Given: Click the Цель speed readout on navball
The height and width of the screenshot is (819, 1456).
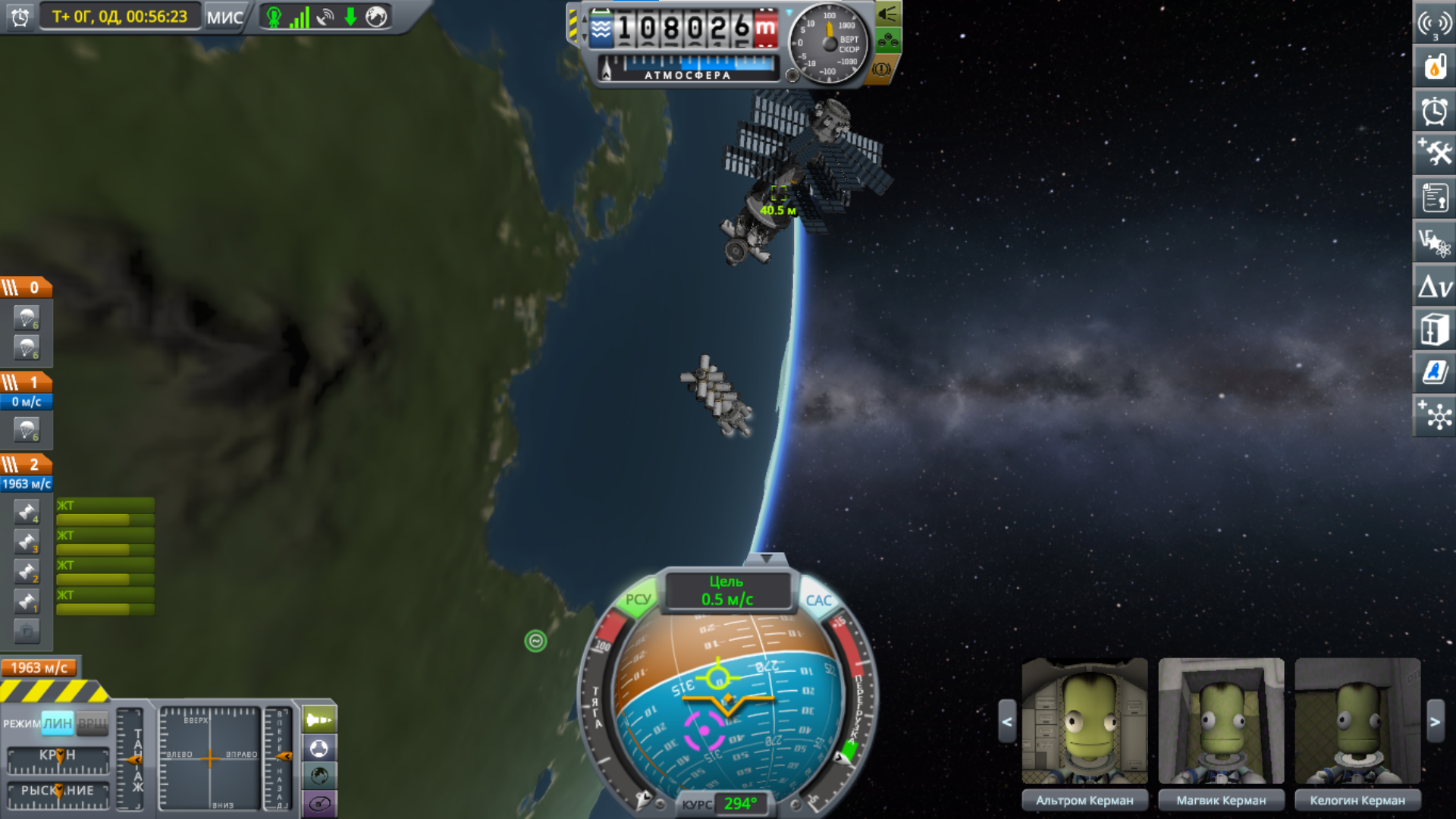Looking at the screenshot, I should point(727,591).
